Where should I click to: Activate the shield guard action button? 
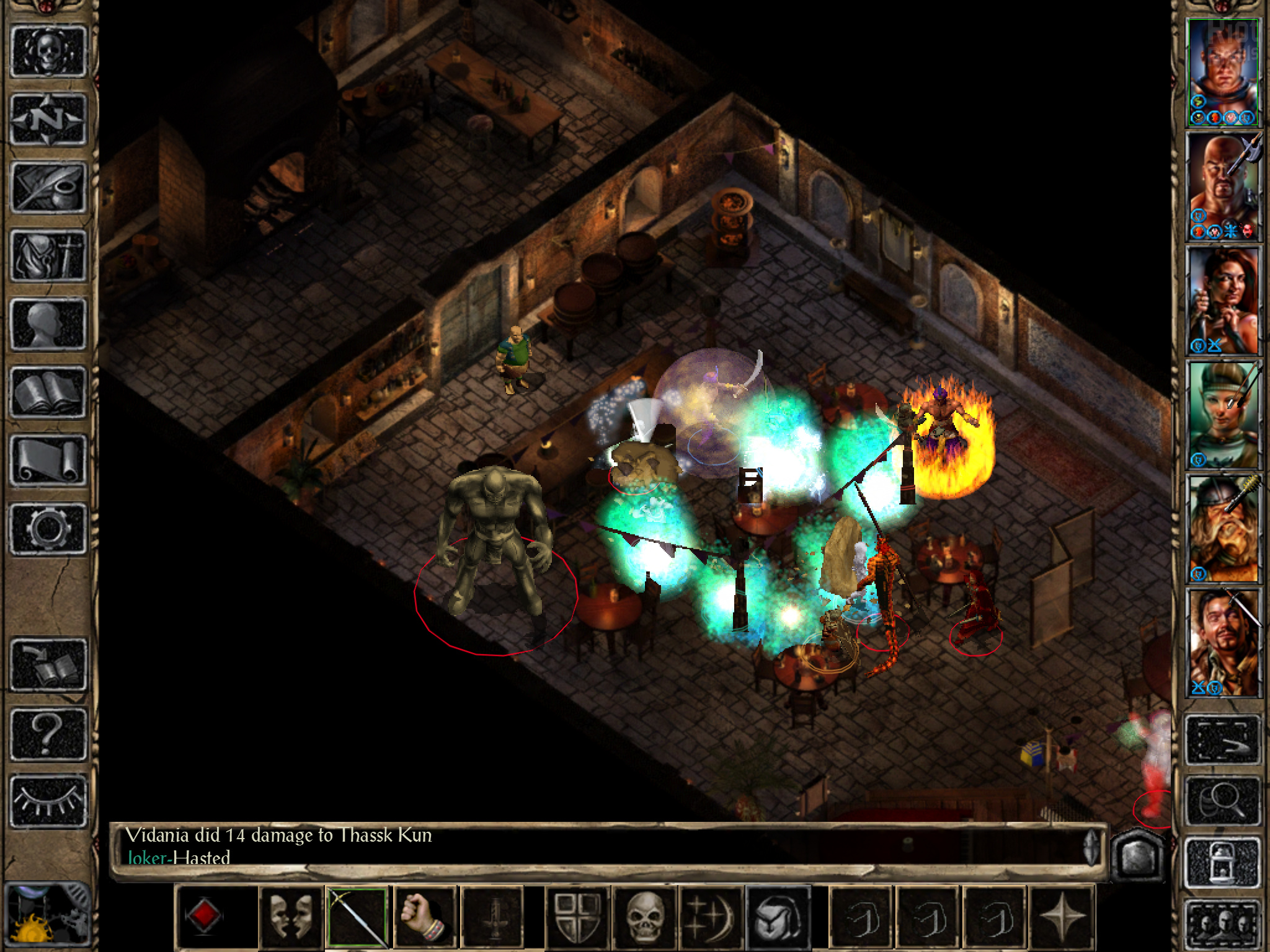(577, 917)
